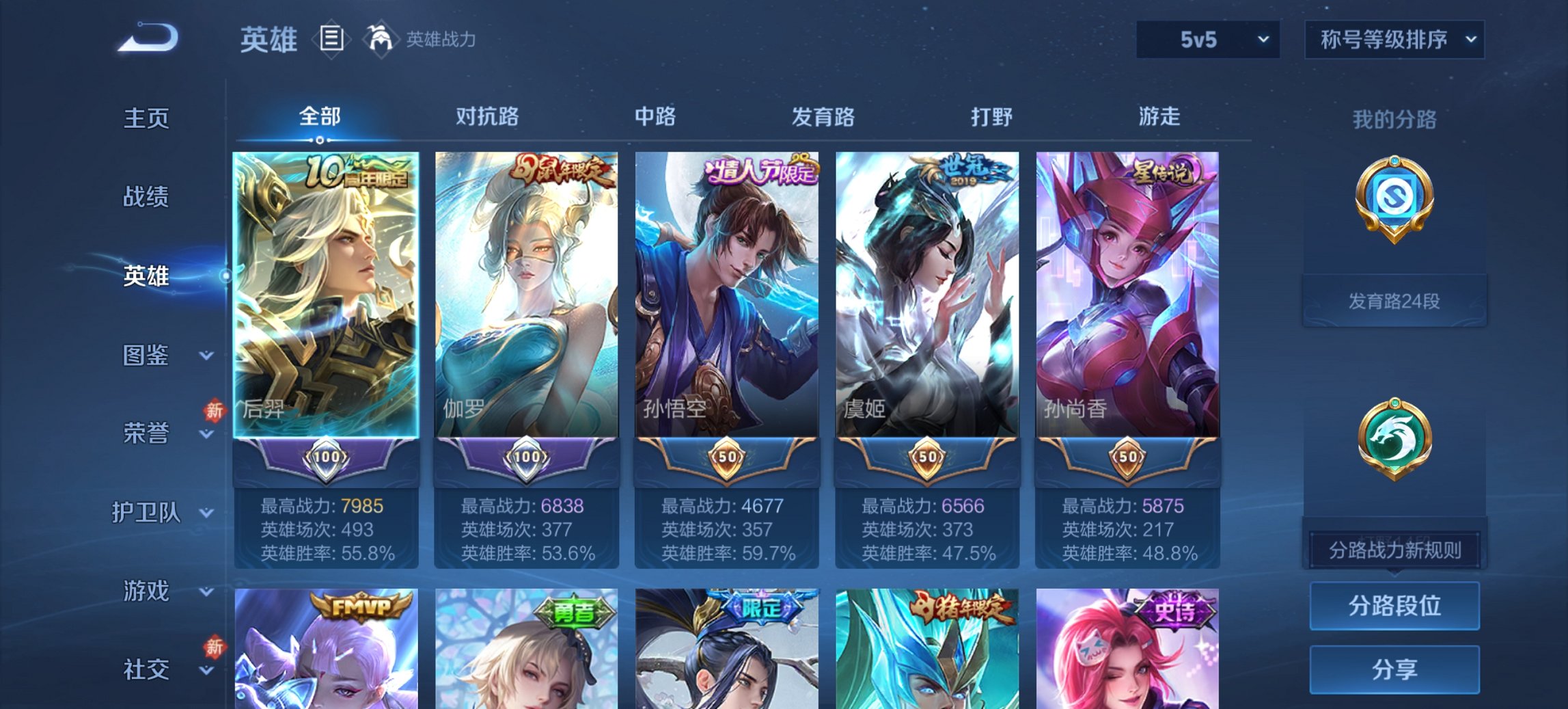Expand the 图鉴 sidebar section
Viewport: 1568px width, 709px height.
click(146, 356)
